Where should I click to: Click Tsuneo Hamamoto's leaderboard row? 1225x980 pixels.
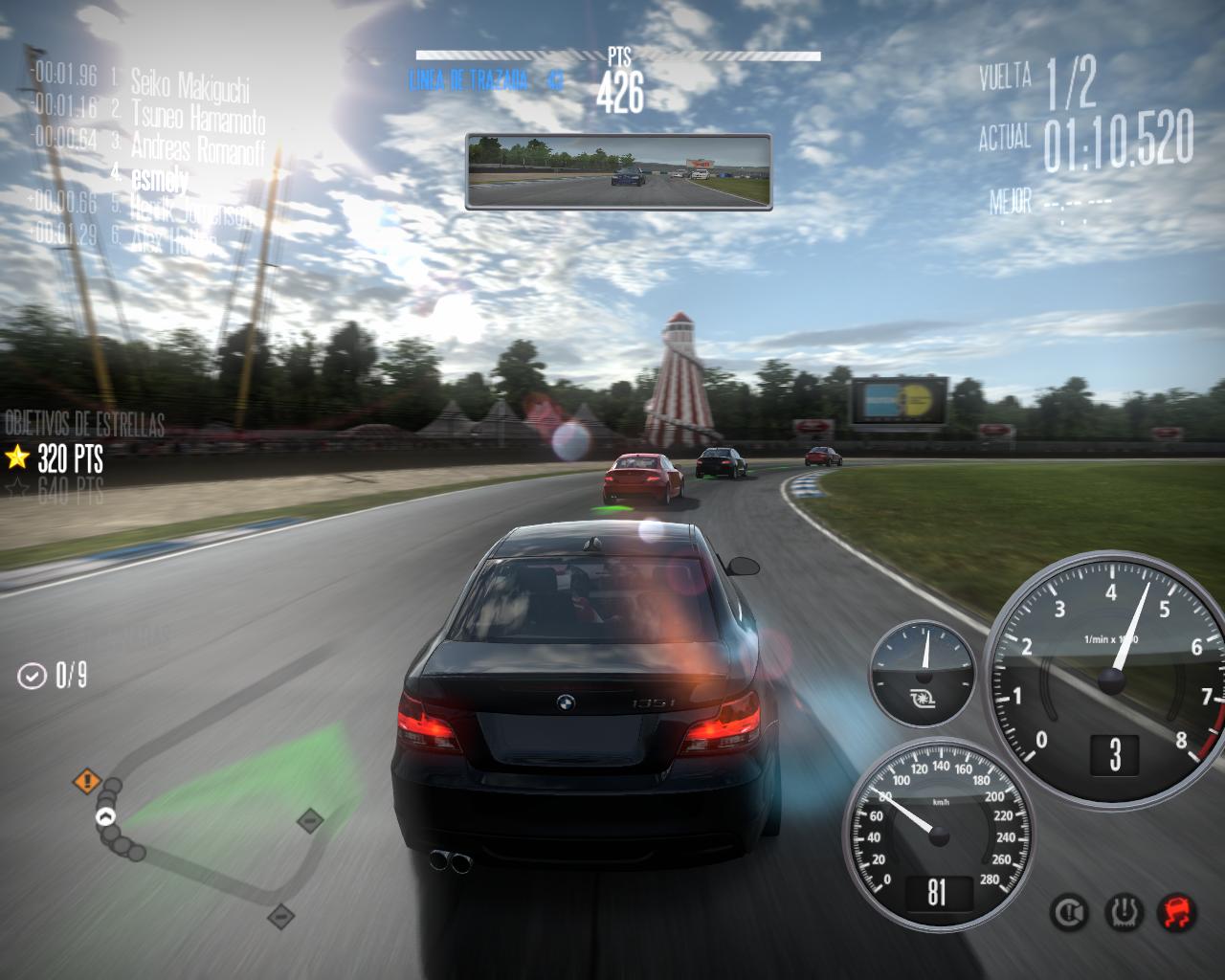click(197, 115)
